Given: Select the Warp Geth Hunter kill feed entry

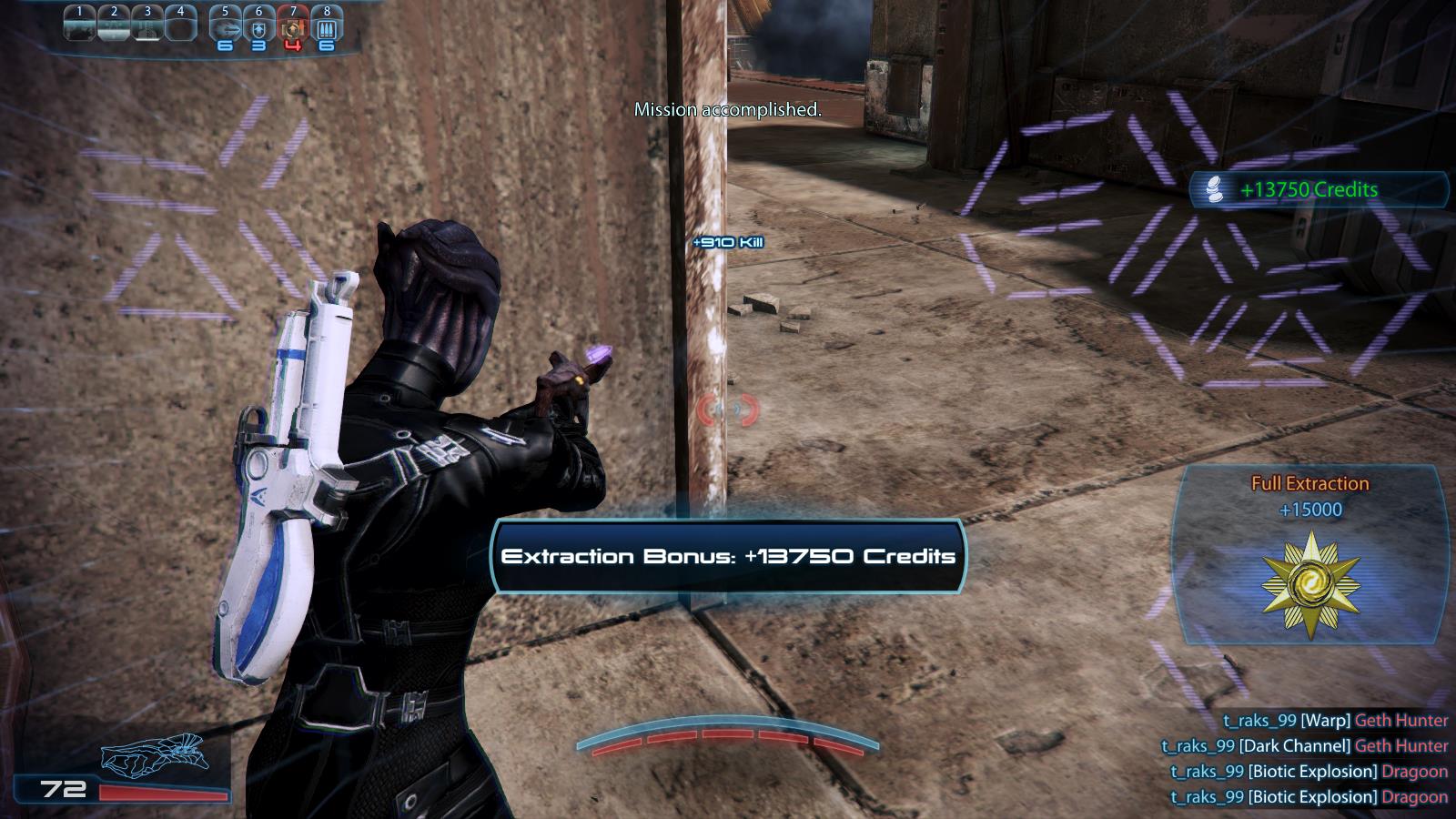Looking at the screenshot, I should (x=1335, y=720).
